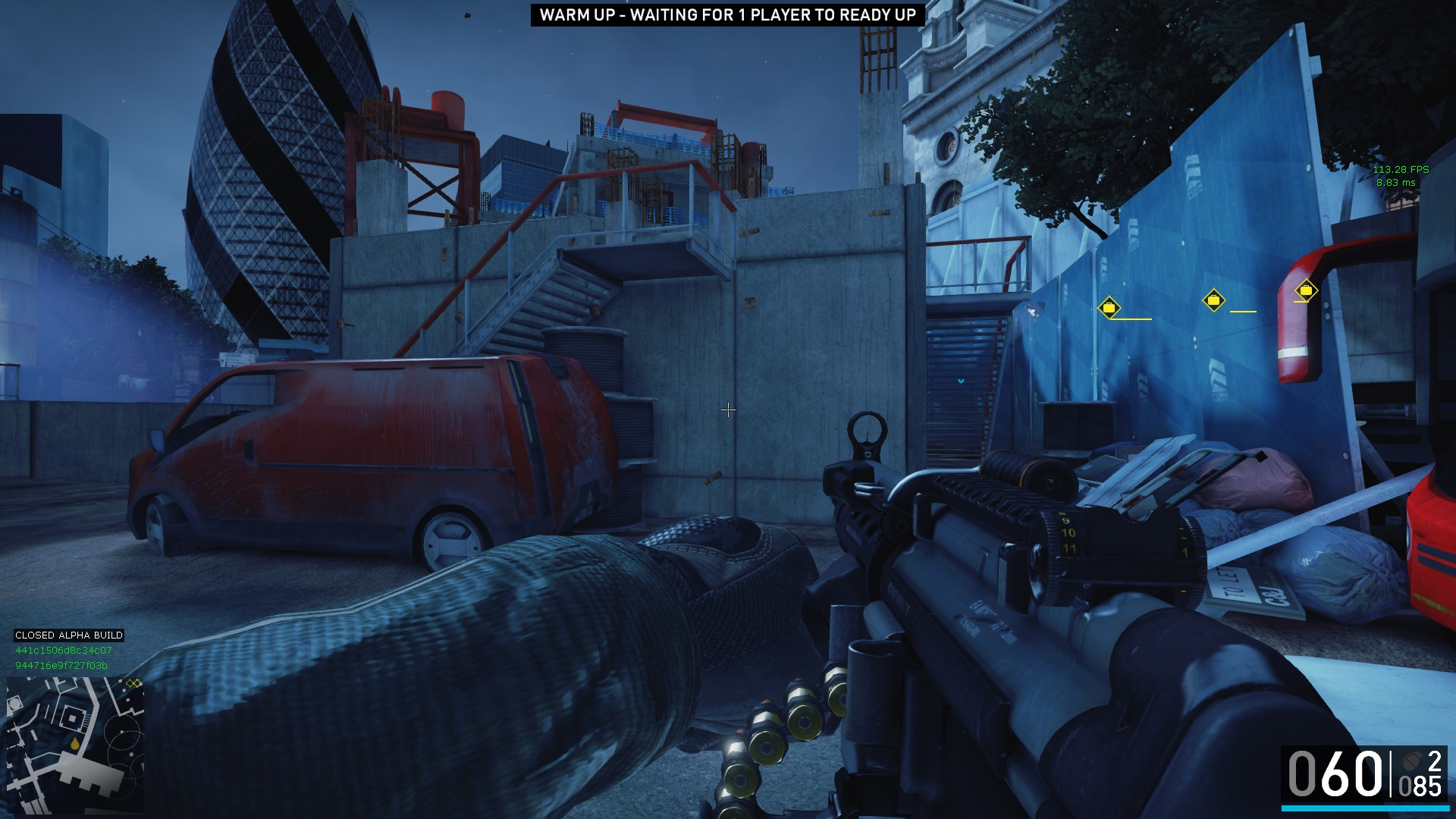Viewport: 1456px width, 819px height.
Task: Click the briefcase objective marker over the red vehicle
Action: (x=1305, y=290)
